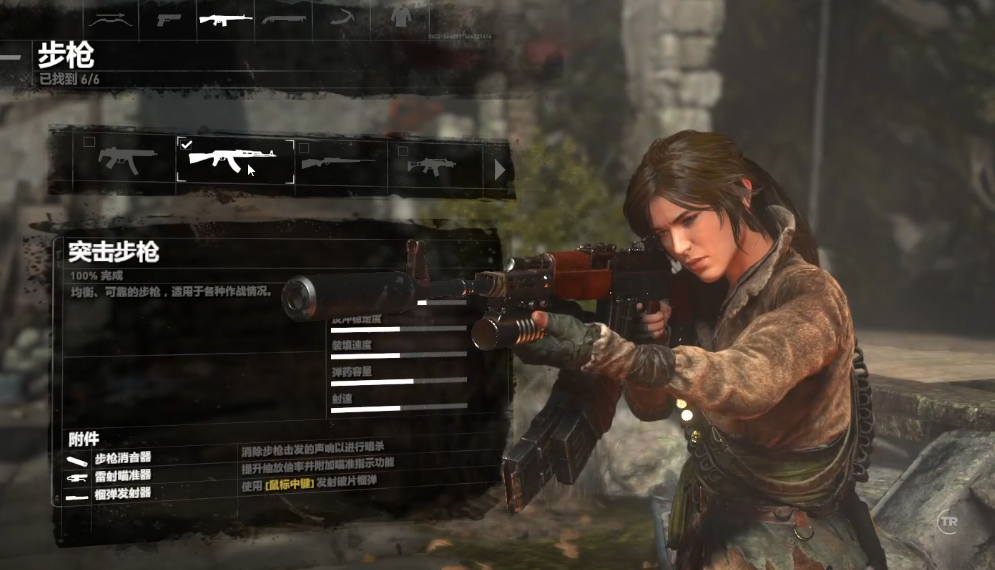Select the 榴弹发射器 grenade launcher attachment
Image resolution: width=995 pixels, height=570 pixels.
123,493
